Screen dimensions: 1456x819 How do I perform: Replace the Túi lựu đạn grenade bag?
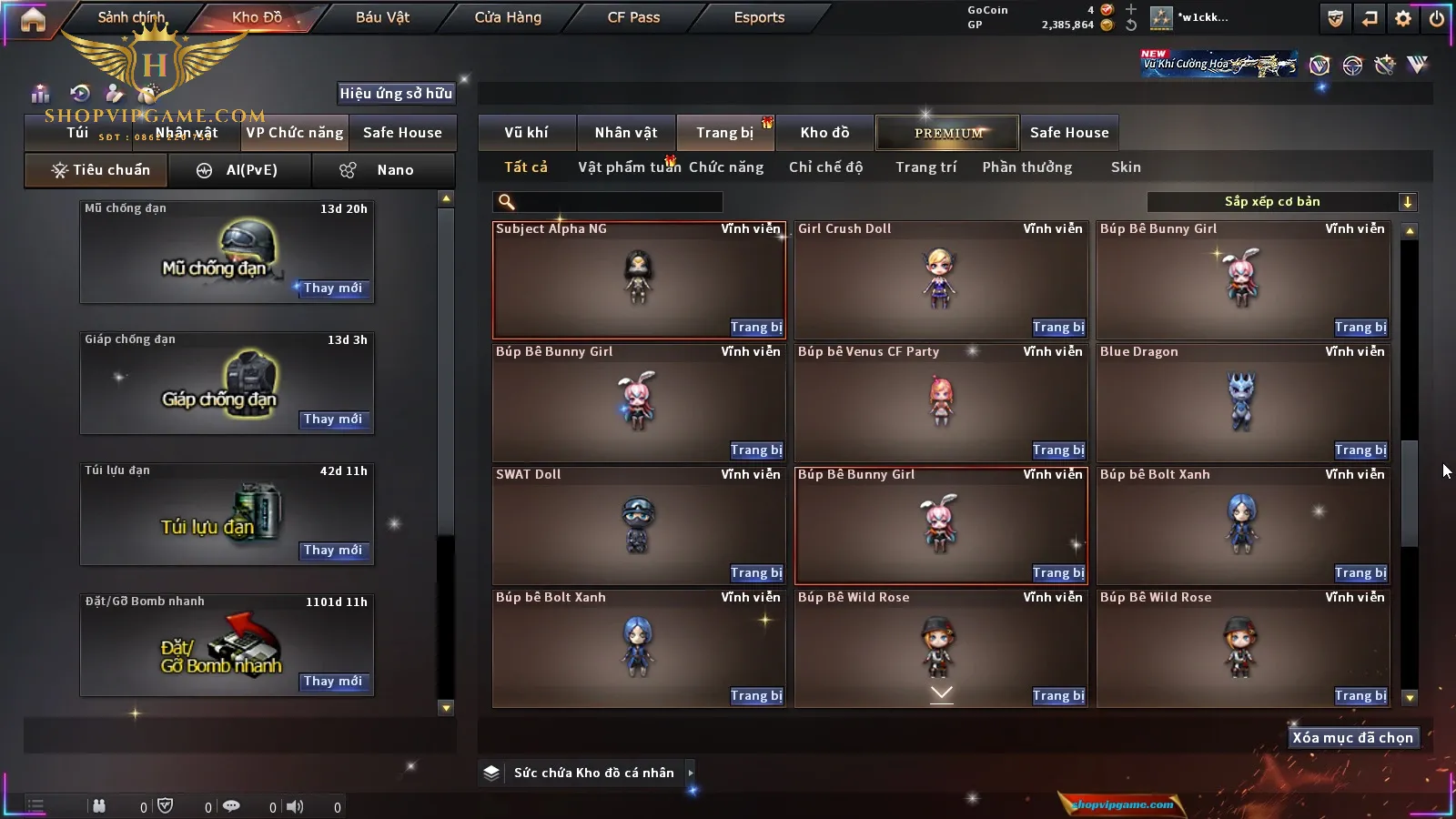click(333, 551)
